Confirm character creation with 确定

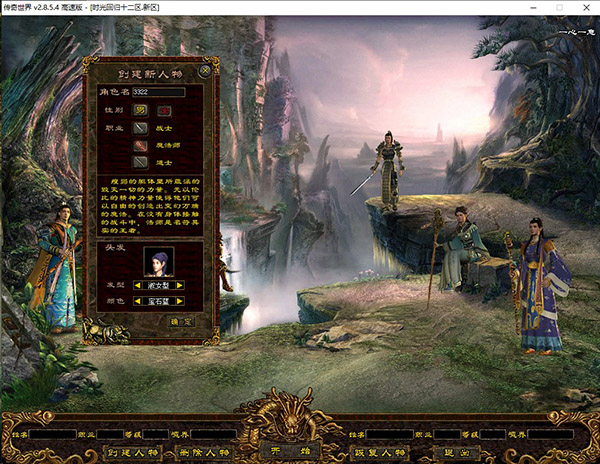click(x=180, y=321)
